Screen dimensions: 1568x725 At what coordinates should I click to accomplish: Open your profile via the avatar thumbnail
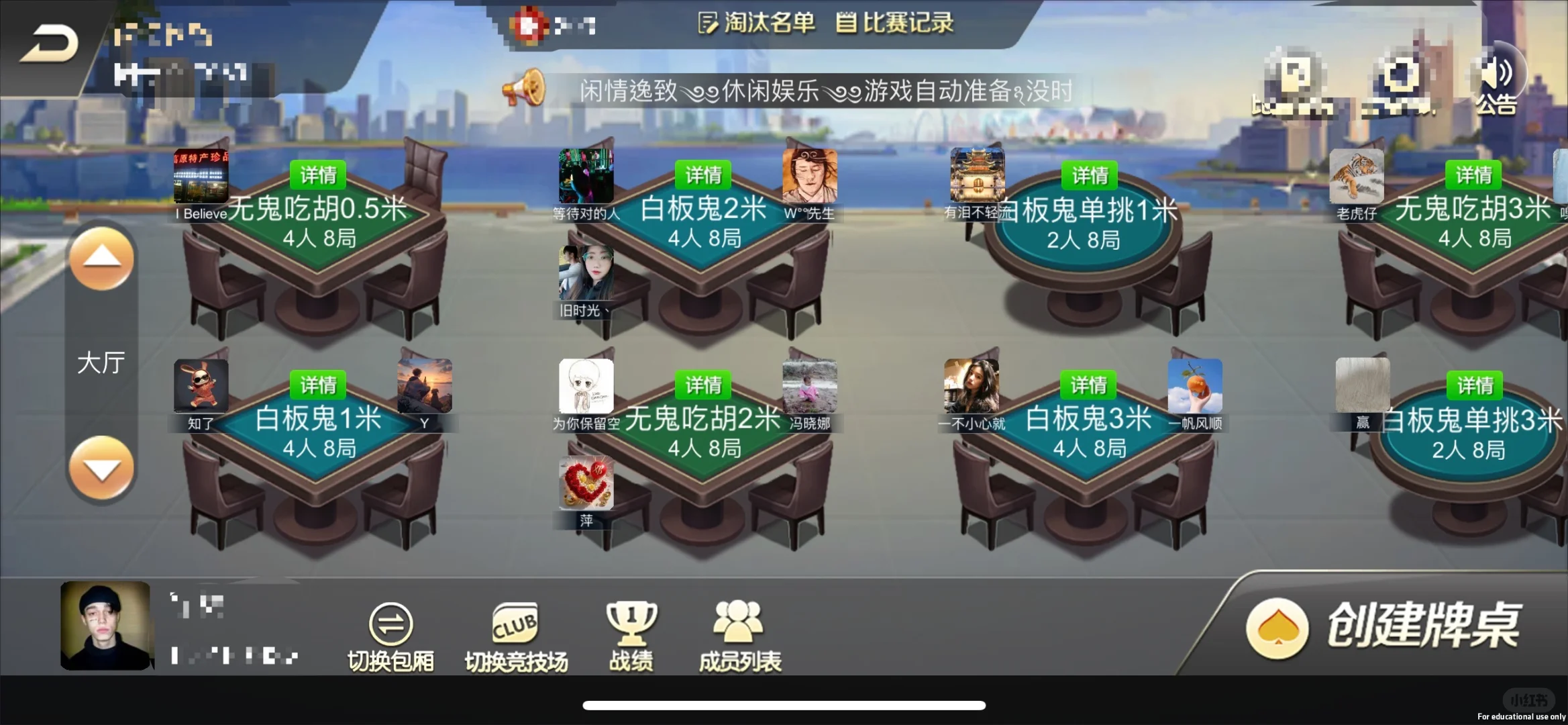pyautogui.click(x=105, y=626)
